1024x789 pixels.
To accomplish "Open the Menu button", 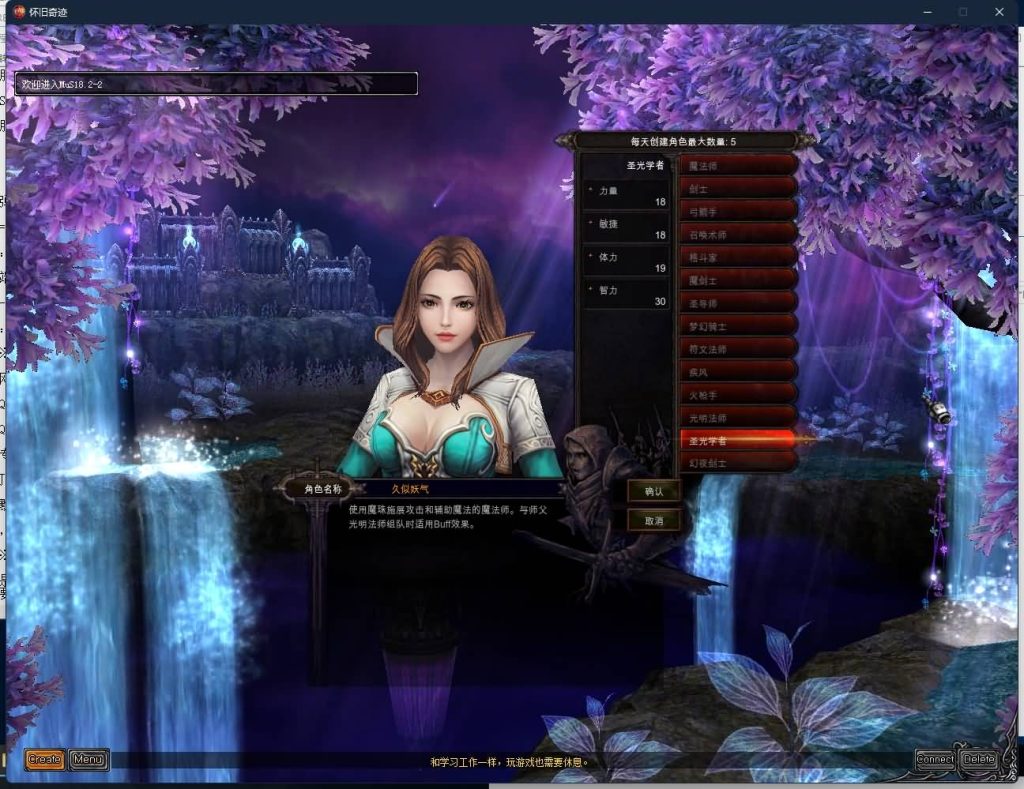I will 89,760.
